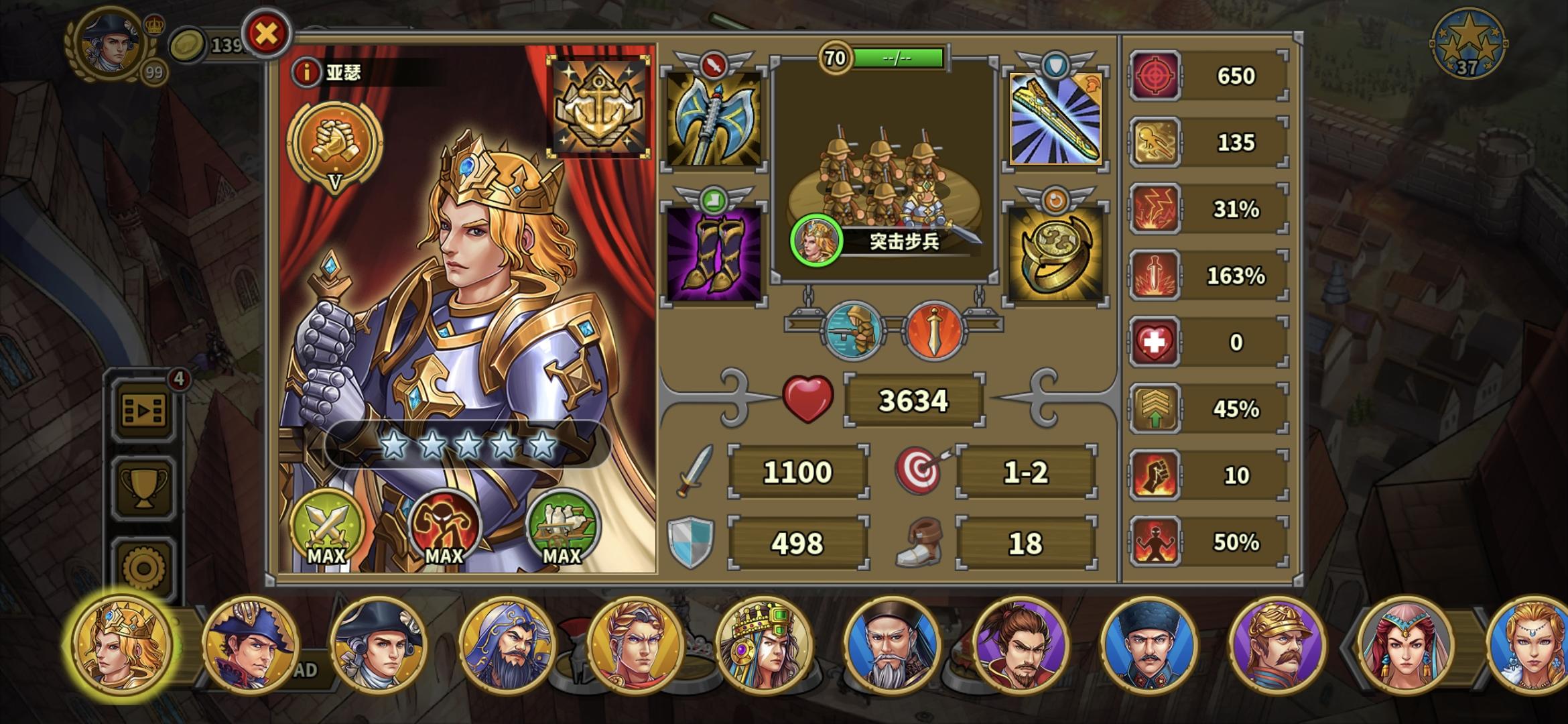Click the V-rank friendship medal
1568x724 pixels.
tap(337, 149)
